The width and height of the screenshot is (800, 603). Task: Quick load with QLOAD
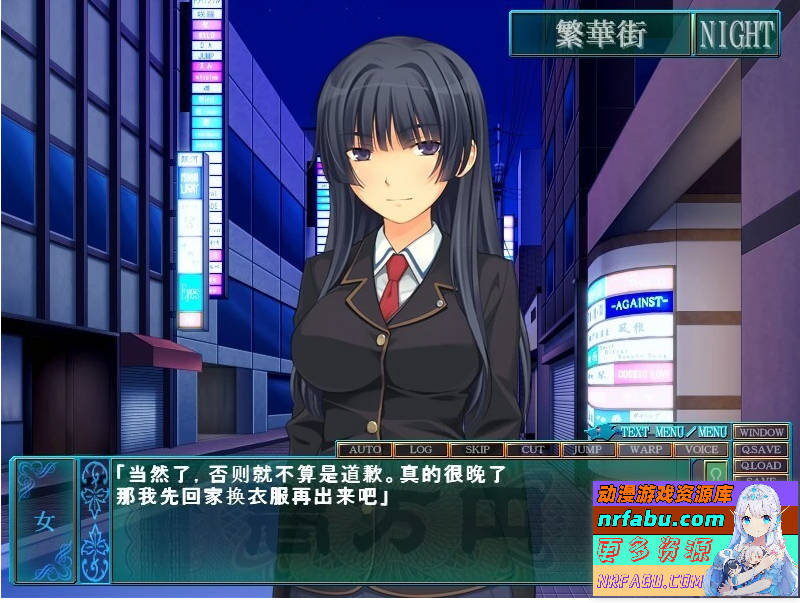[x=761, y=466]
